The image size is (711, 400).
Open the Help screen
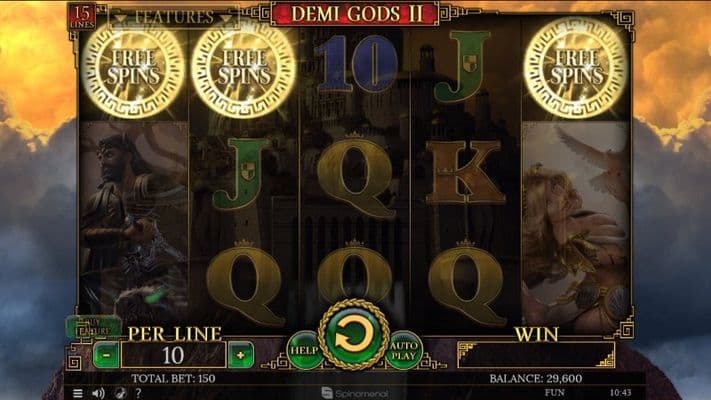click(305, 351)
